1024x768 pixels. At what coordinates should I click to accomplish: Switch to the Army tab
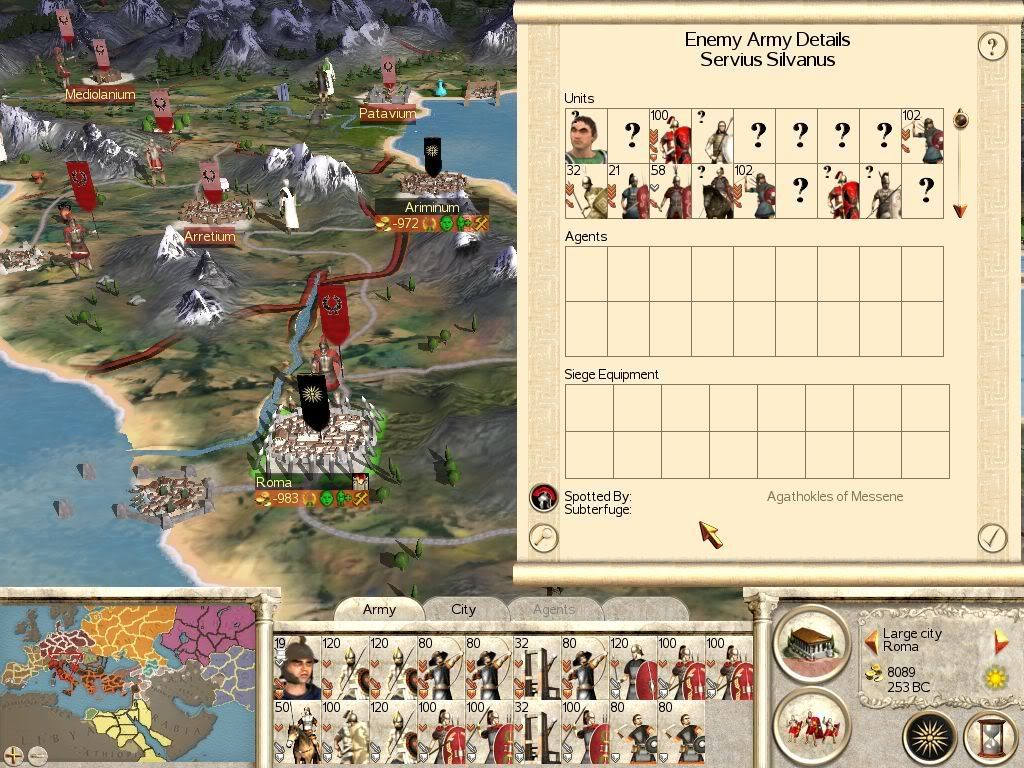[379, 609]
